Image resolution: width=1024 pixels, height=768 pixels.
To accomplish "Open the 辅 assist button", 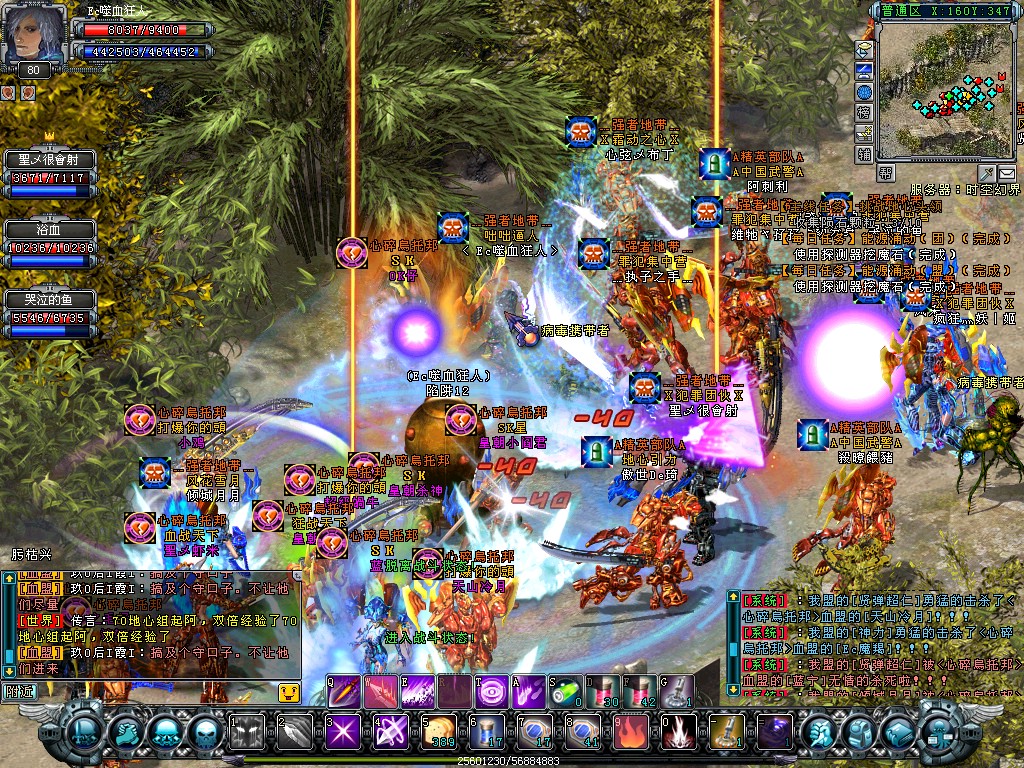I will click(x=864, y=154).
